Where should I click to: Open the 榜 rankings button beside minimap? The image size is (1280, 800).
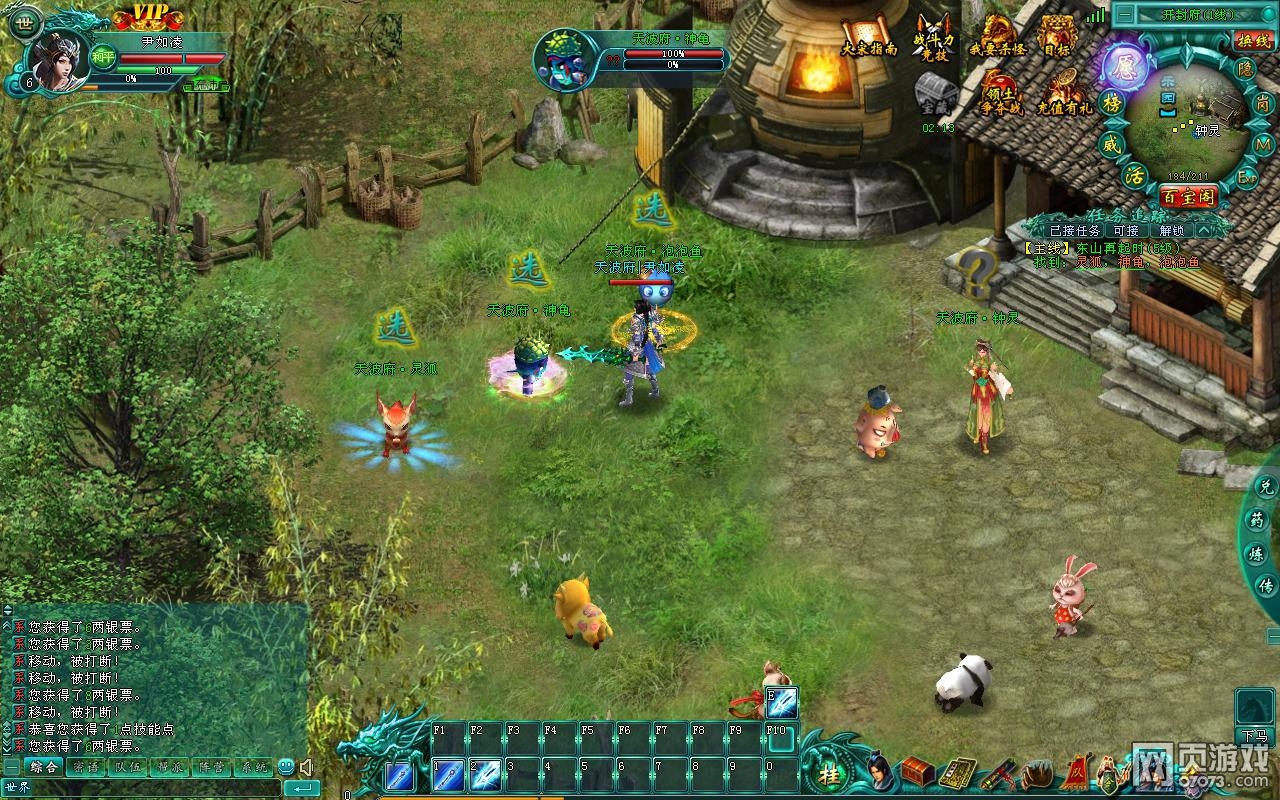pyautogui.click(x=1111, y=104)
